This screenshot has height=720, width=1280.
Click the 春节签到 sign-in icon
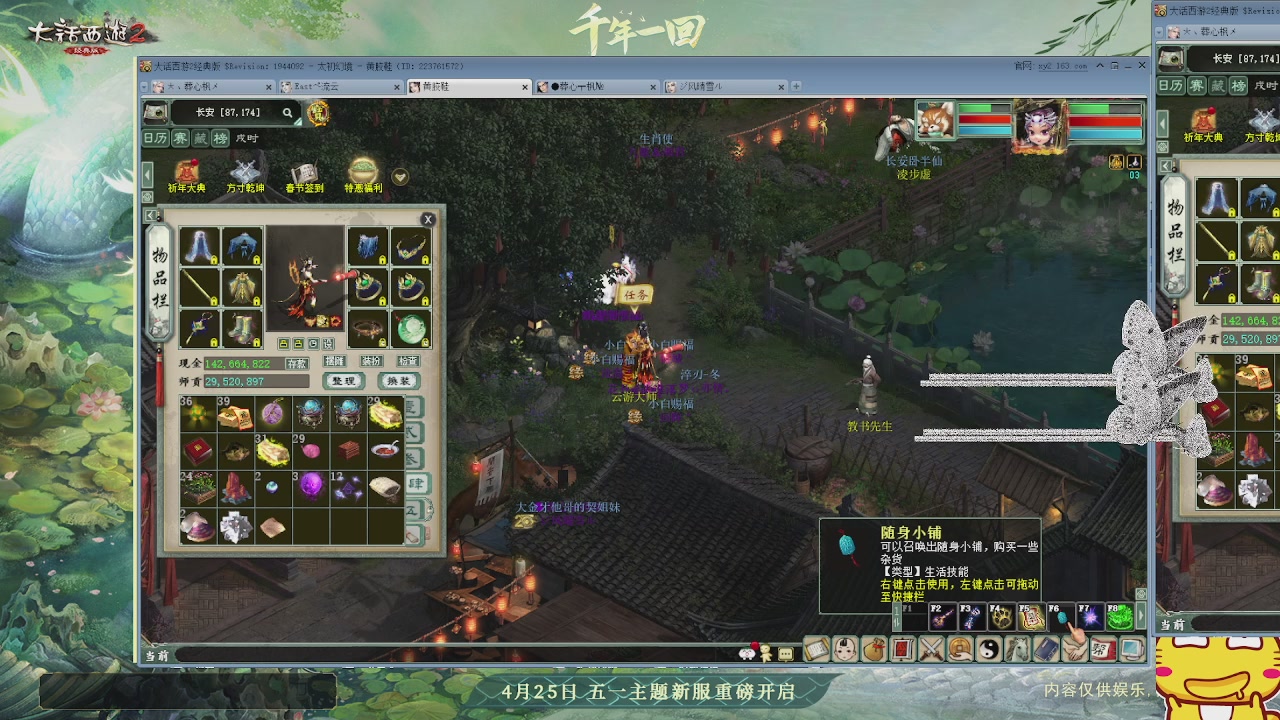click(x=304, y=170)
